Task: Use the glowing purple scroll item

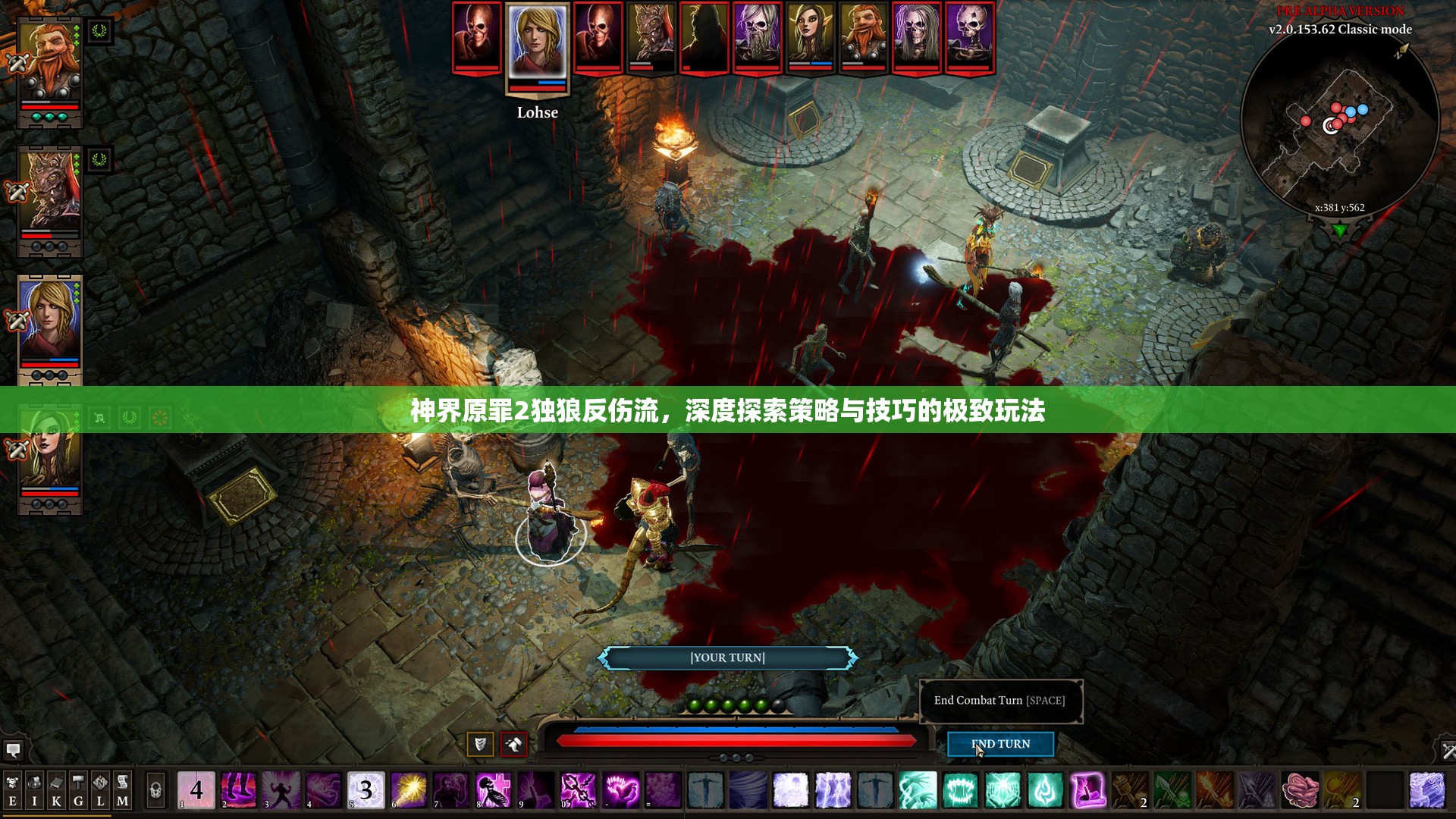Action: 1087,790
